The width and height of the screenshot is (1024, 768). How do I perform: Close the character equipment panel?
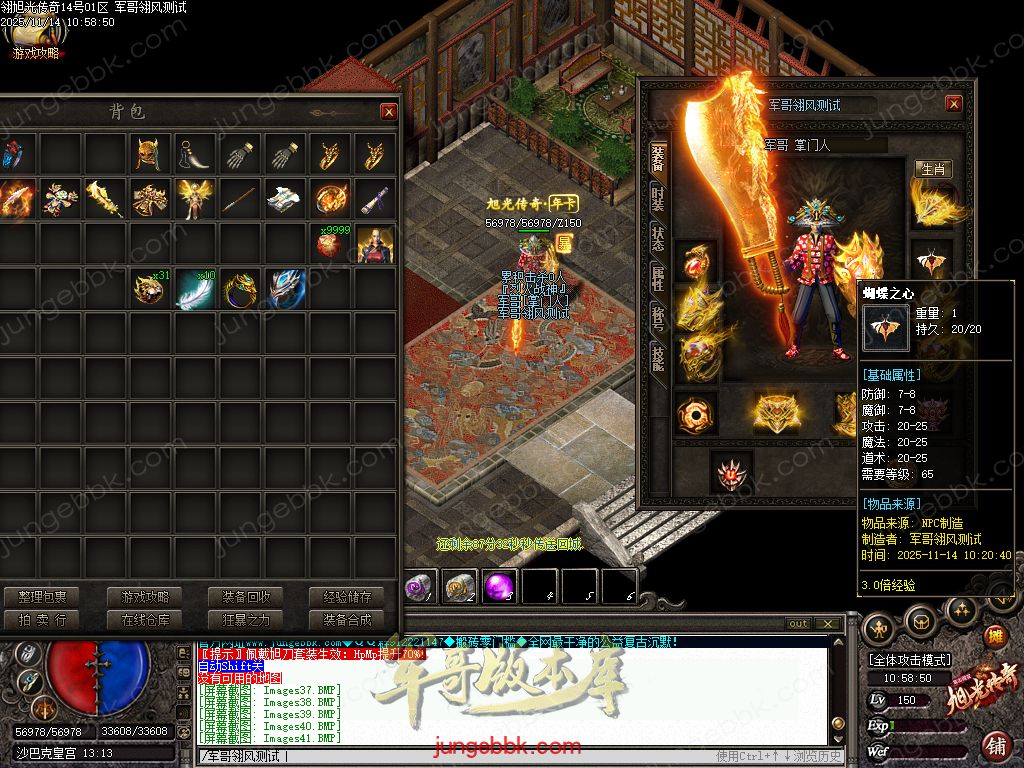pos(953,104)
